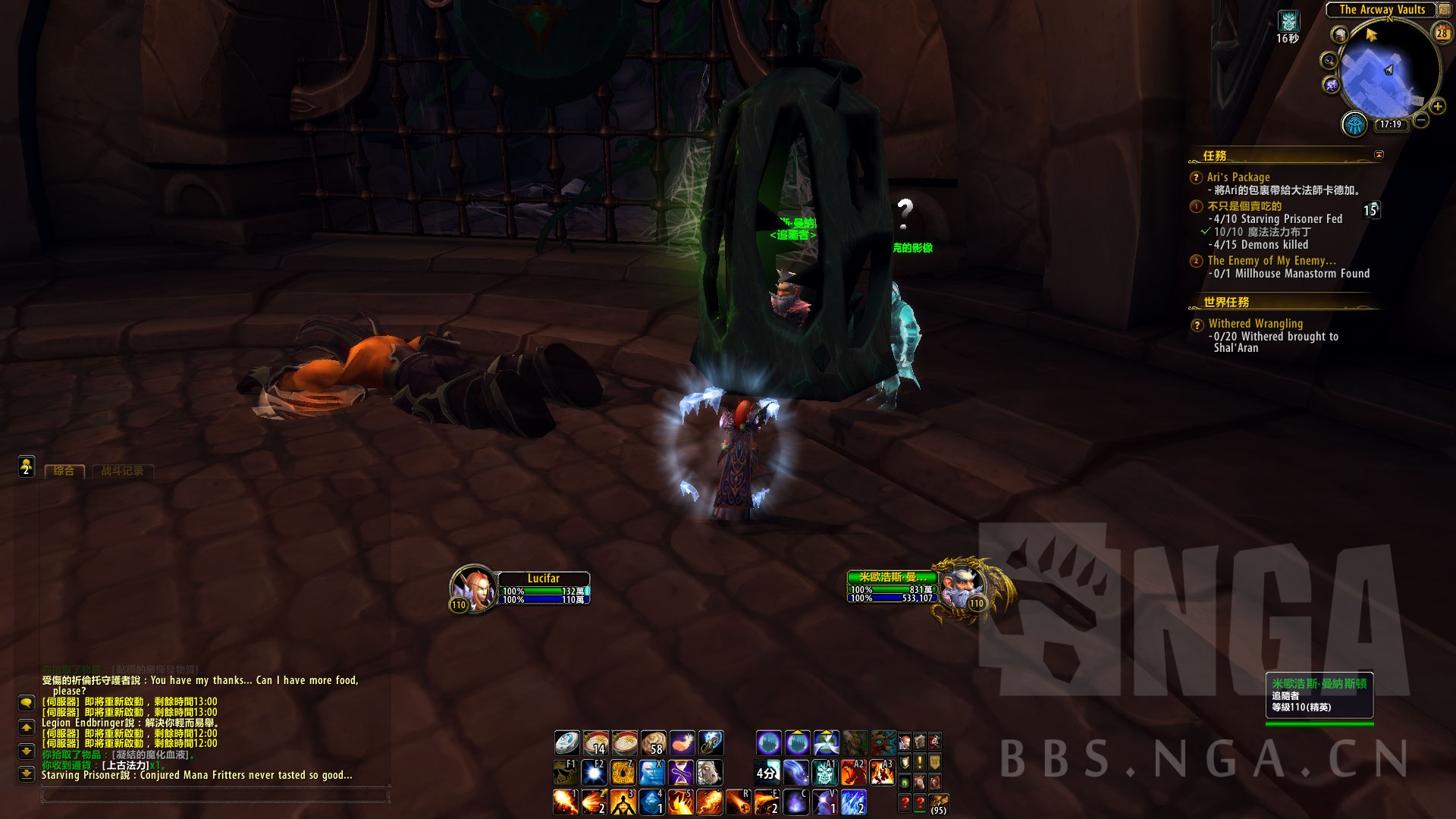This screenshot has height=819, width=1456.
Task: Click Lucifar's player portrait
Action: 472,585
